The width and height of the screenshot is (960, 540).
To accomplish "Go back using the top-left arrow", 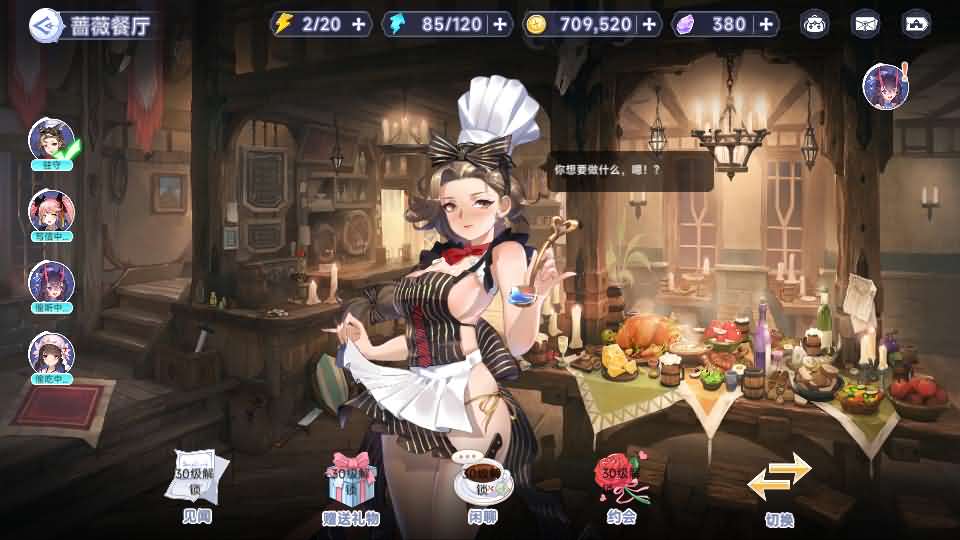I will tap(43, 24).
